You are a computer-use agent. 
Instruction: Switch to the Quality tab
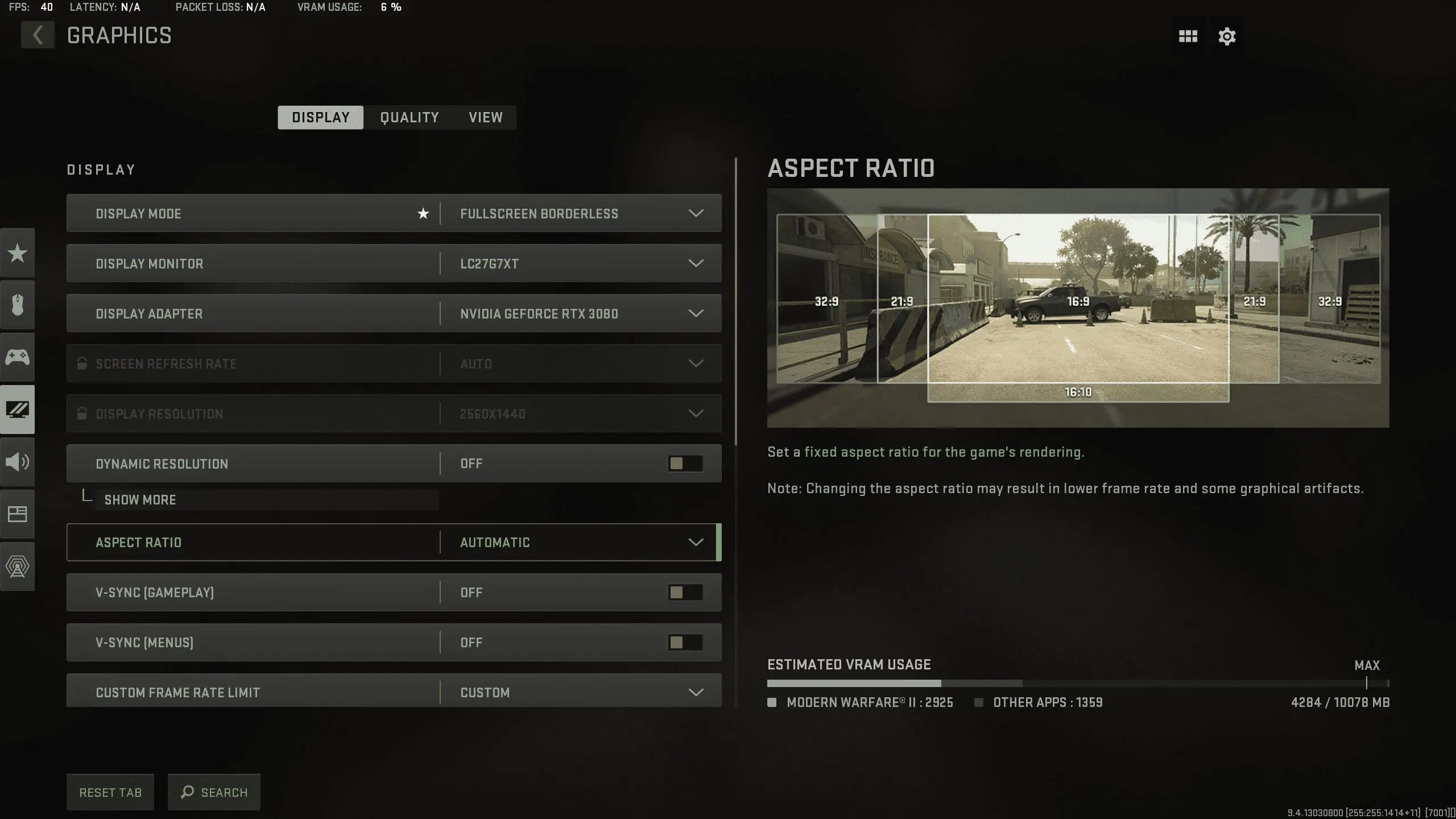[409, 117]
